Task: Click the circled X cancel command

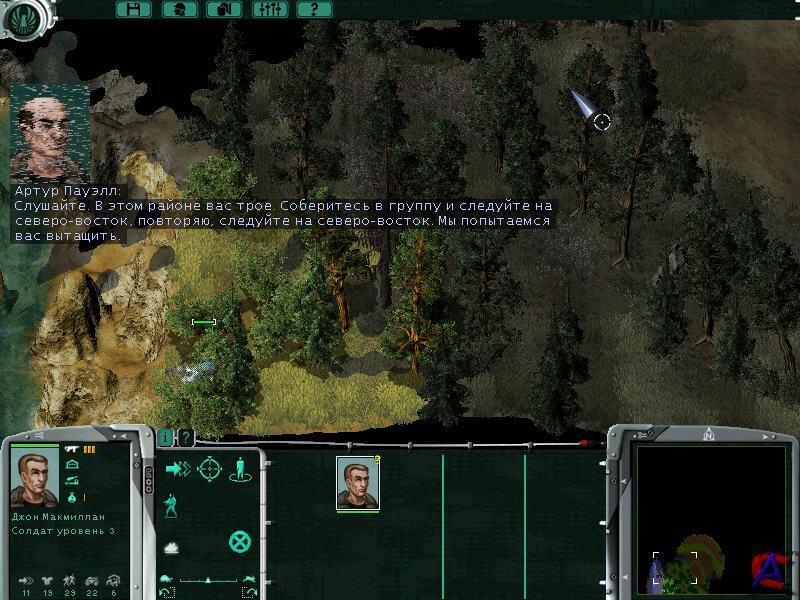Action: pos(239,542)
